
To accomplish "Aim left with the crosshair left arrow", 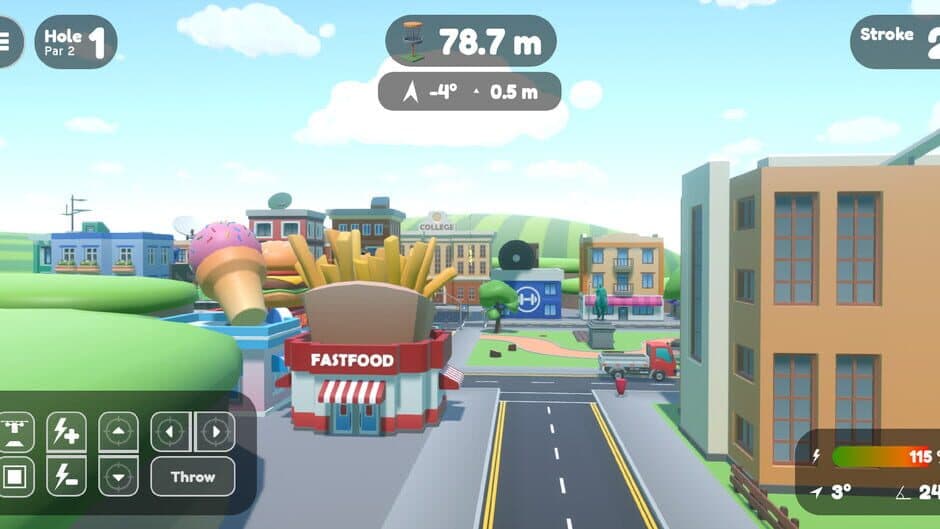I will pyautogui.click(x=171, y=432).
